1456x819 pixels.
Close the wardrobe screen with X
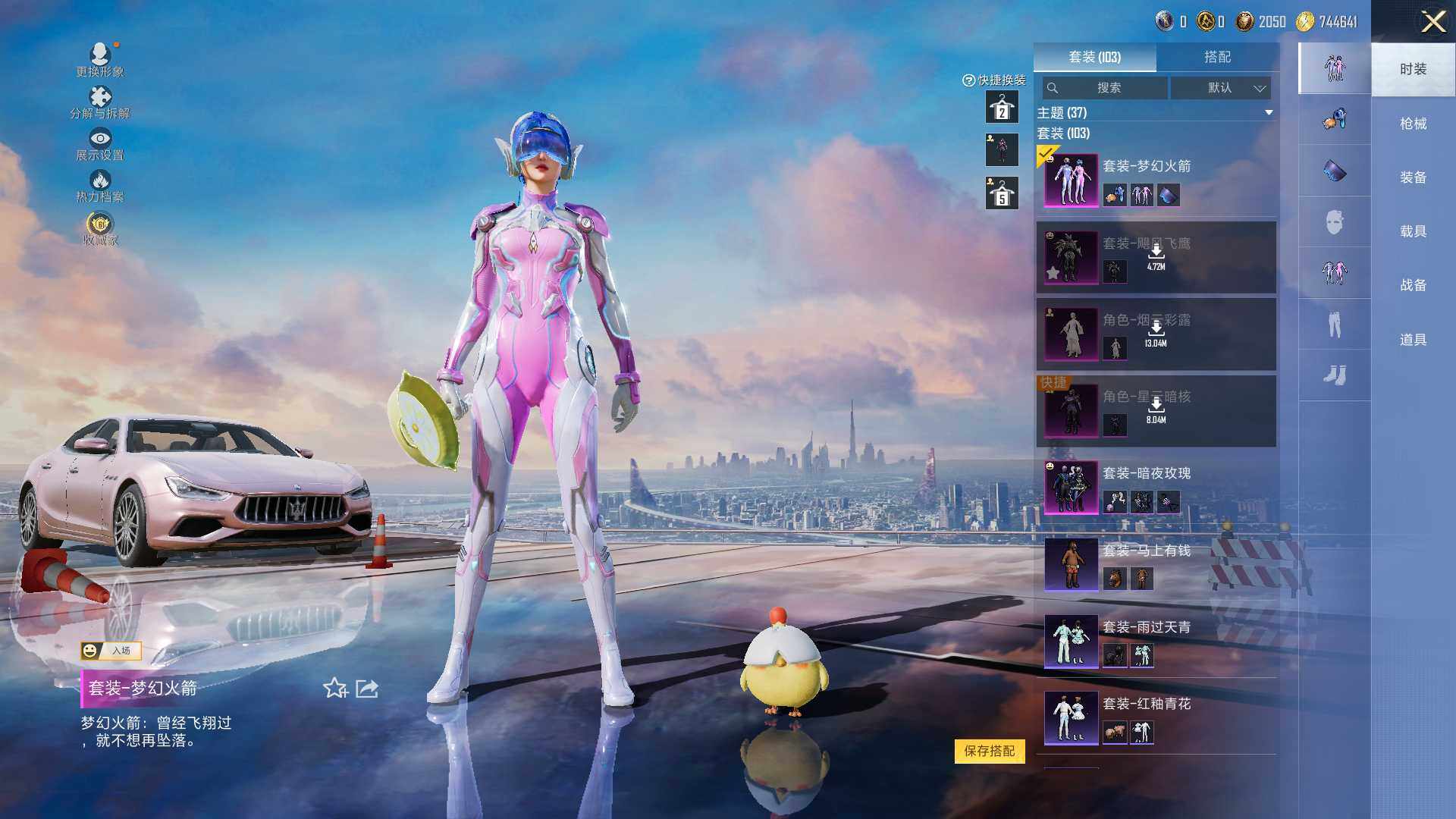click(x=1432, y=21)
